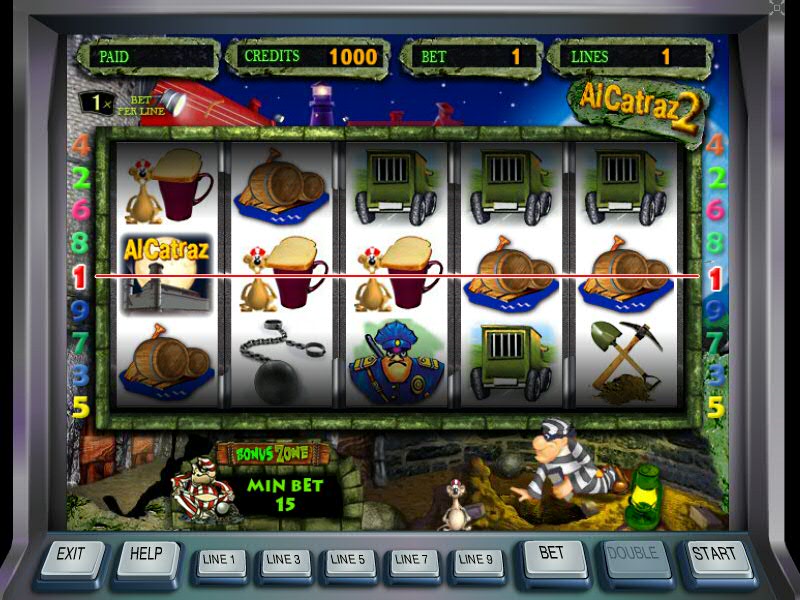Enable all lines with LINE 9
The width and height of the screenshot is (800, 600).
coord(476,560)
